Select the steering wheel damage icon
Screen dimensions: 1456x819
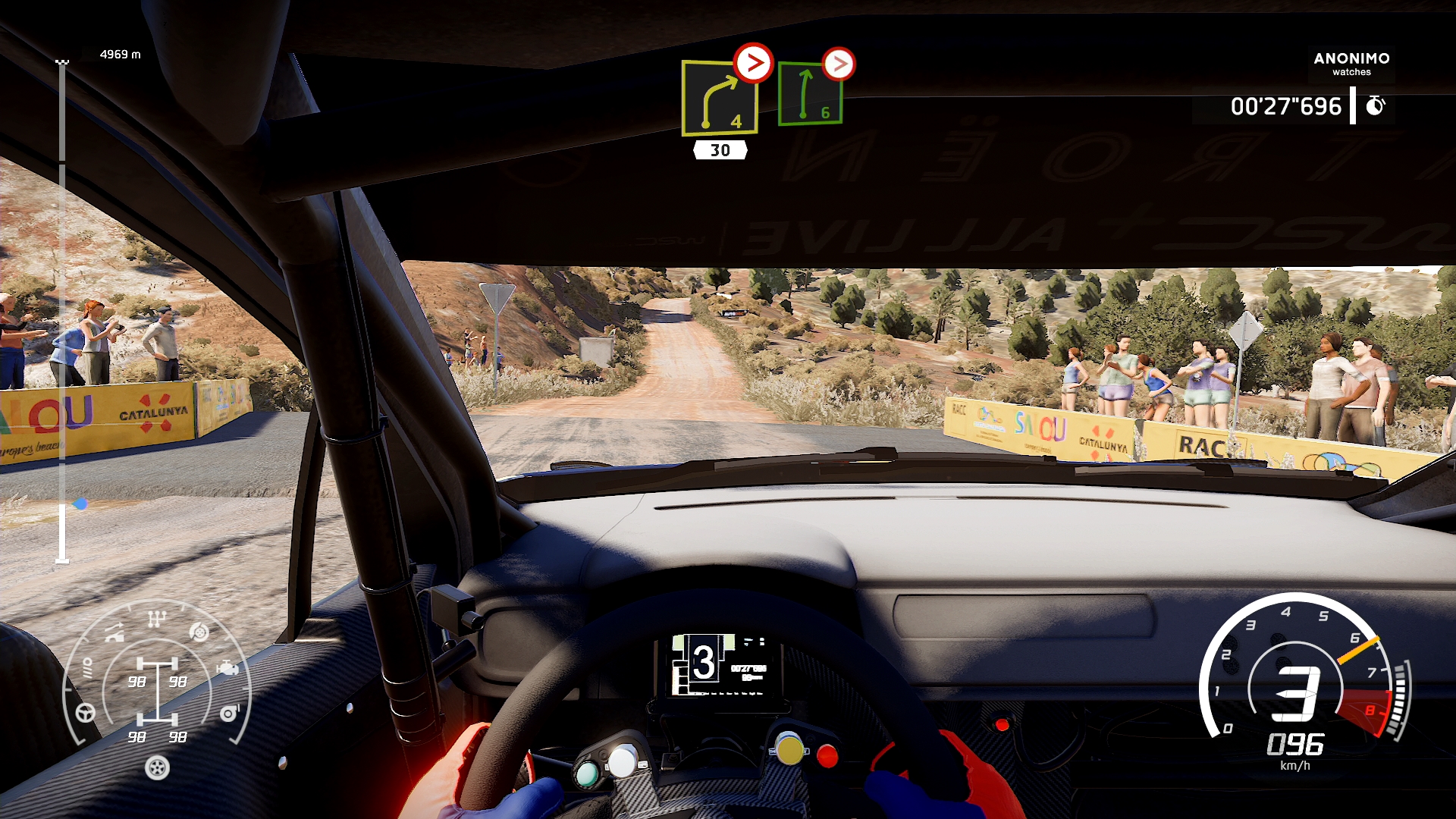86,713
